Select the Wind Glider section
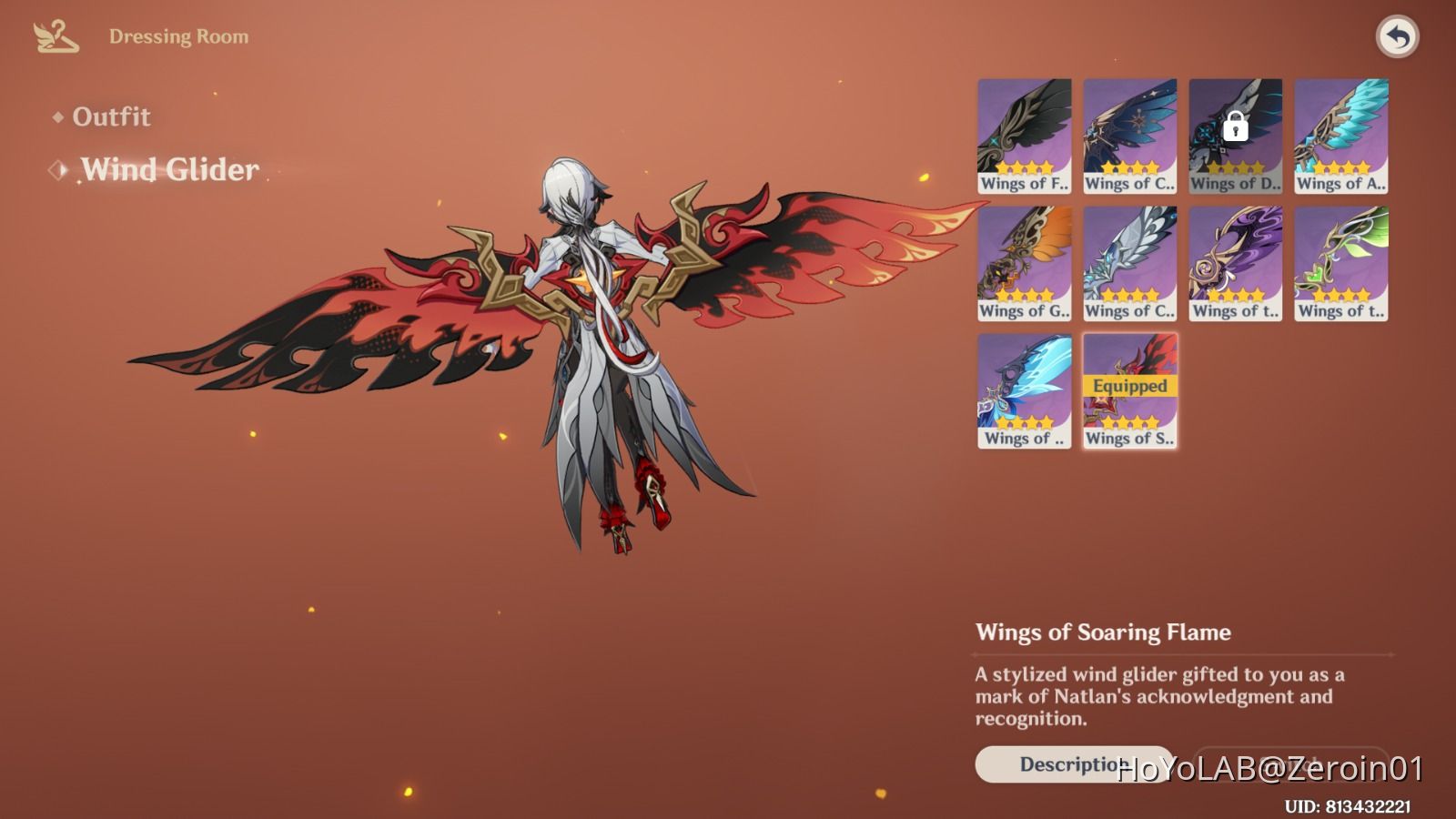 pos(168,169)
